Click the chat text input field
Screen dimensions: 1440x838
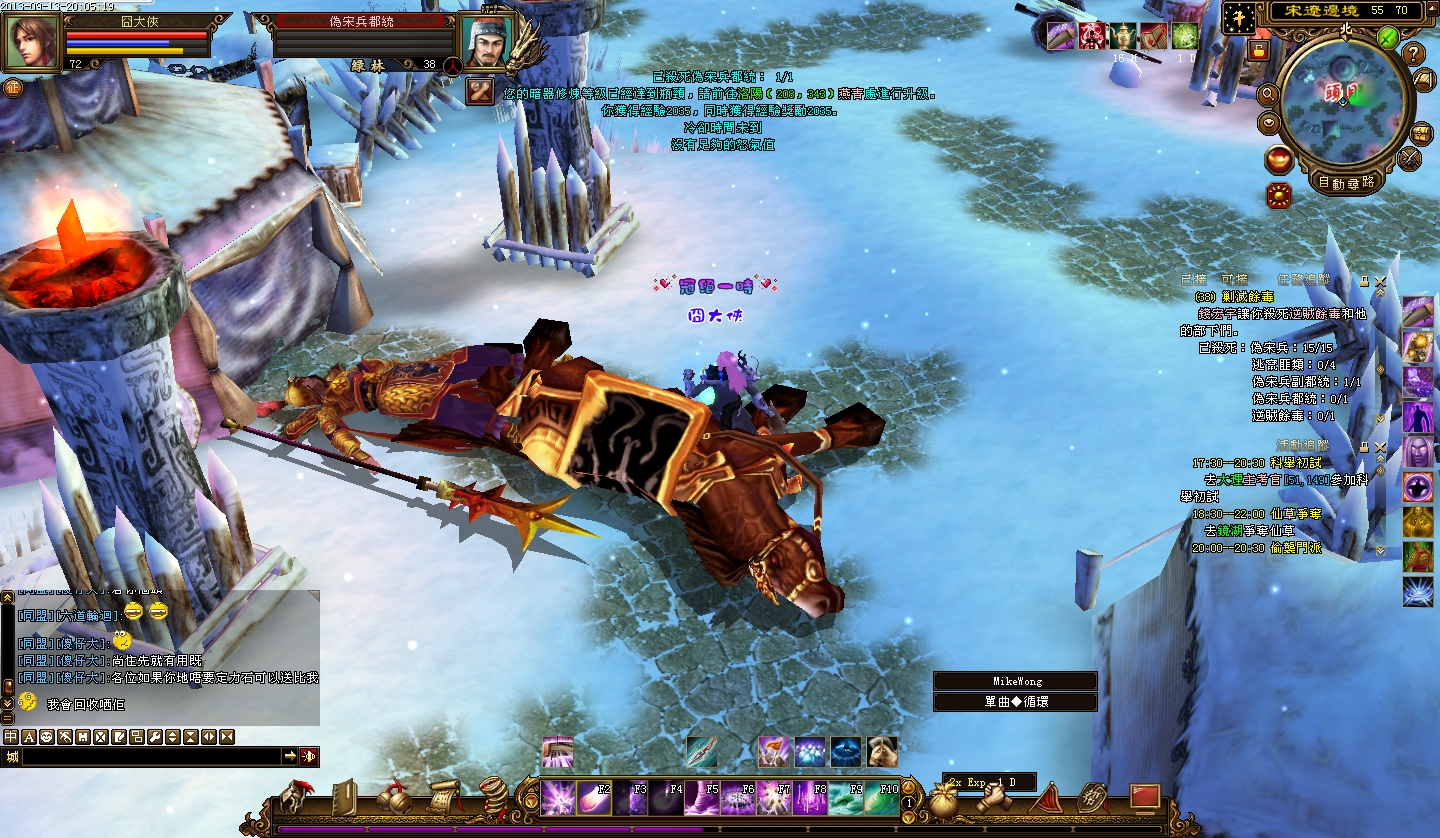pyautogui.click(x=150, y=757)
